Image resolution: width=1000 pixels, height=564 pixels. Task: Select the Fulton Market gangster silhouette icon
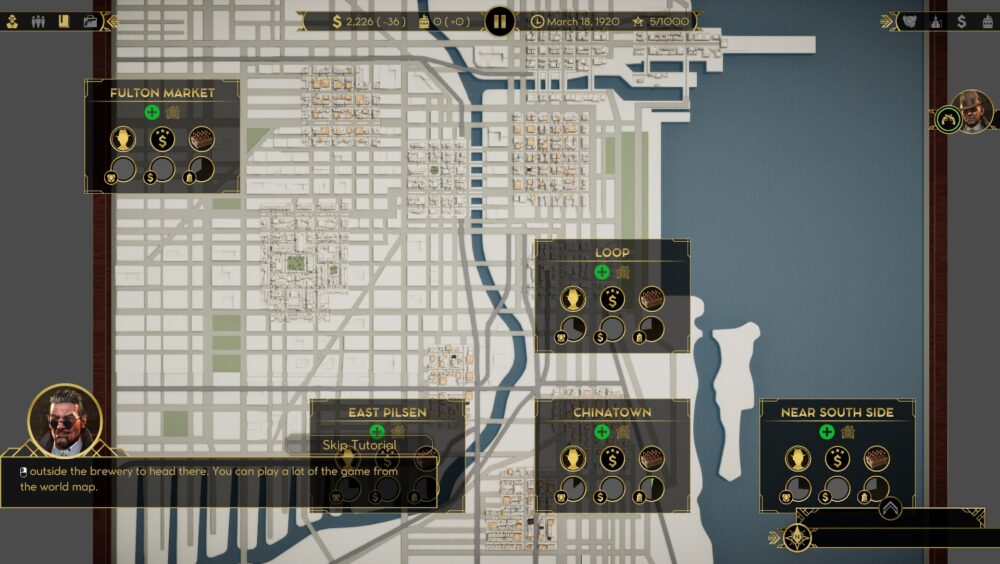pyautogui.click(x=123, y=139)
